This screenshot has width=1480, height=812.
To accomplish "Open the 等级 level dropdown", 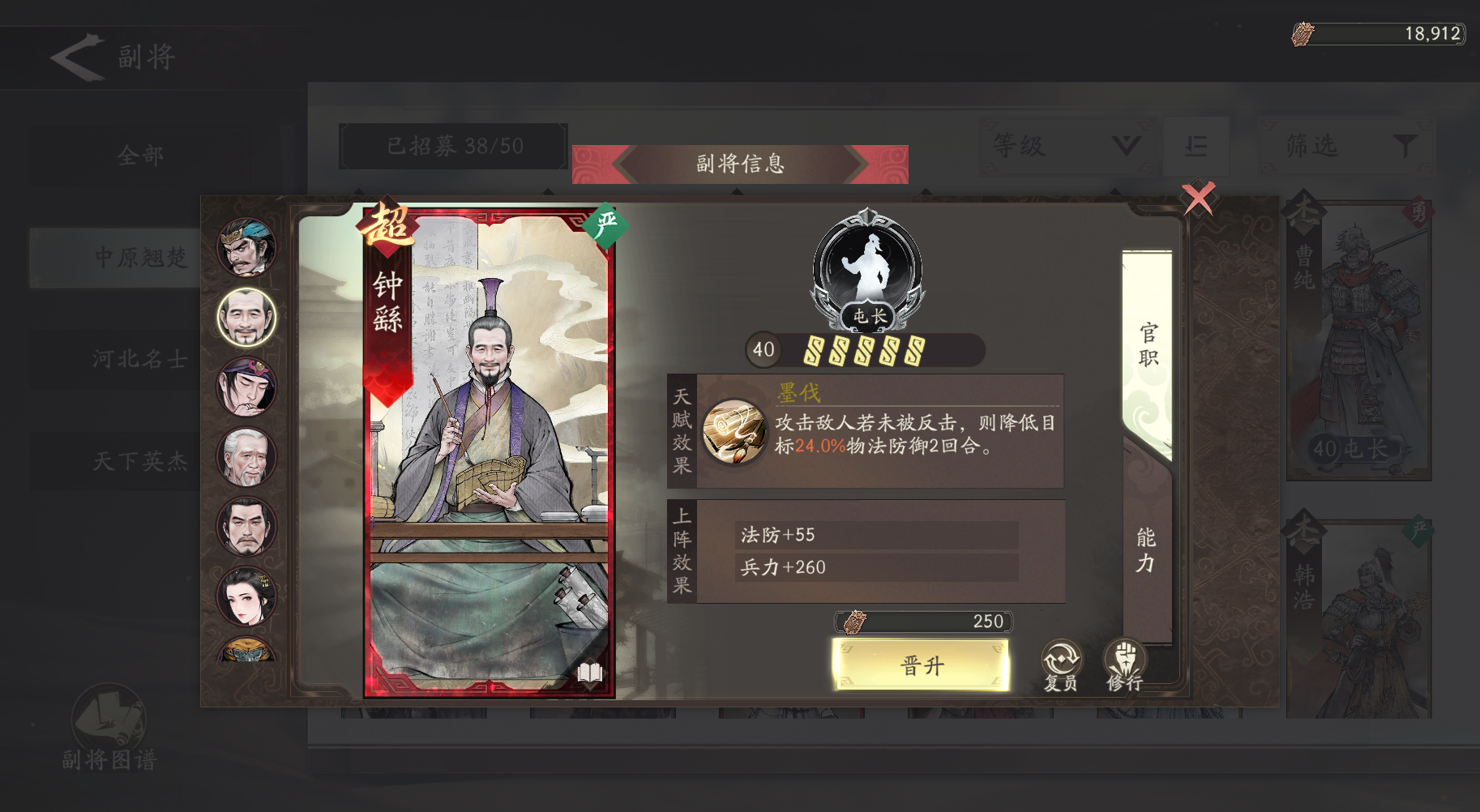I will click(x=1066, y=146).
